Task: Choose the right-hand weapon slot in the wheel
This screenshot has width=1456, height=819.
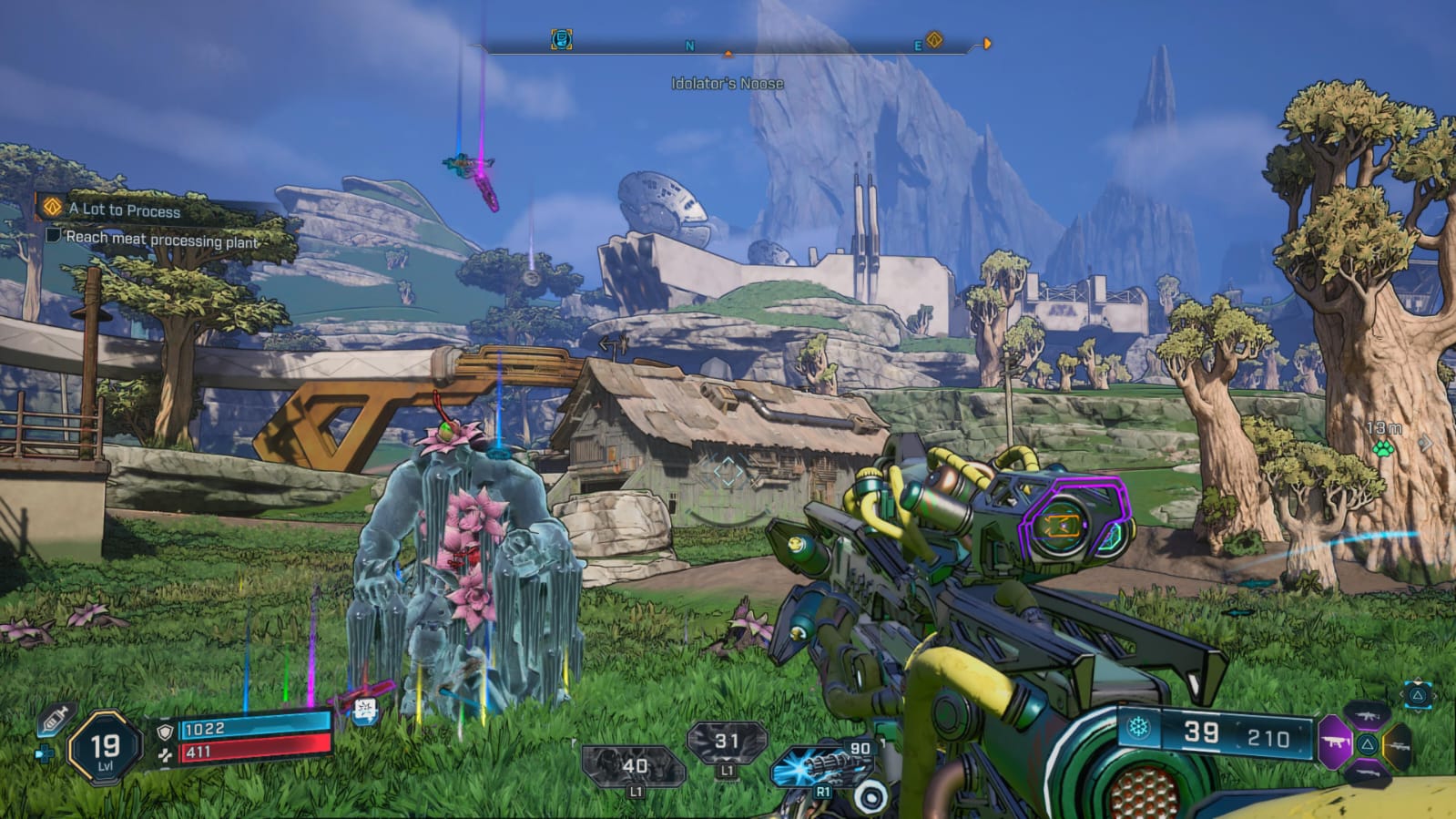Action: (x=1399, y=745)
